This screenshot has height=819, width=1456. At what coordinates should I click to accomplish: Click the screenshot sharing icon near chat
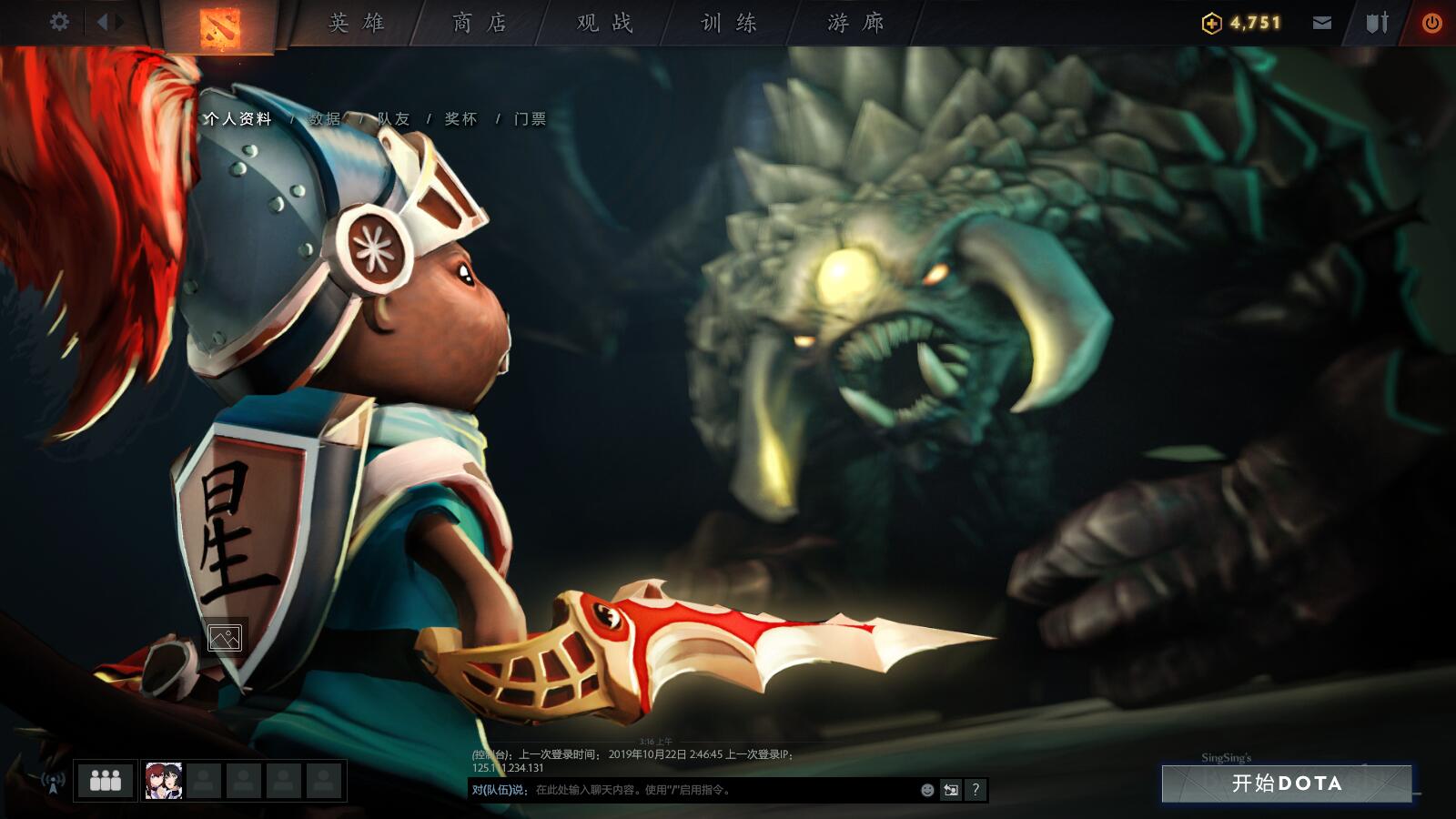pos(949,790)
